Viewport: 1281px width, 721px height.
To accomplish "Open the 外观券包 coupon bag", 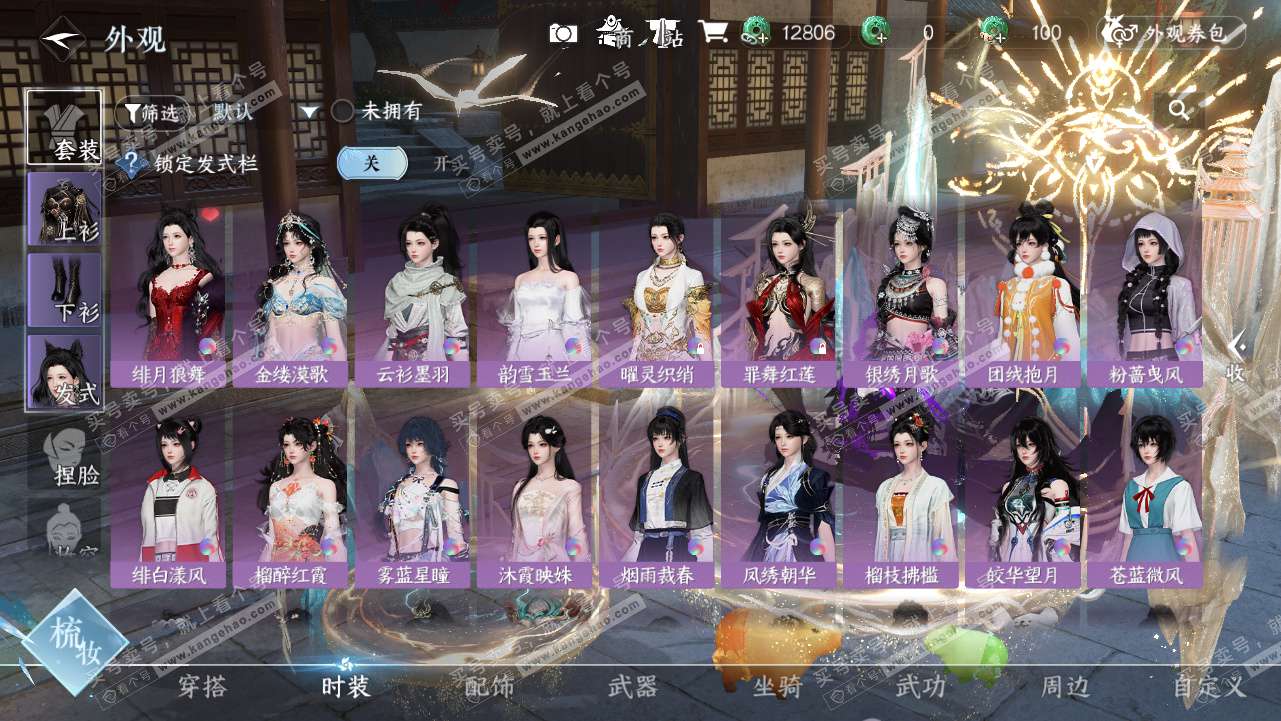I will click(1171, 33).
